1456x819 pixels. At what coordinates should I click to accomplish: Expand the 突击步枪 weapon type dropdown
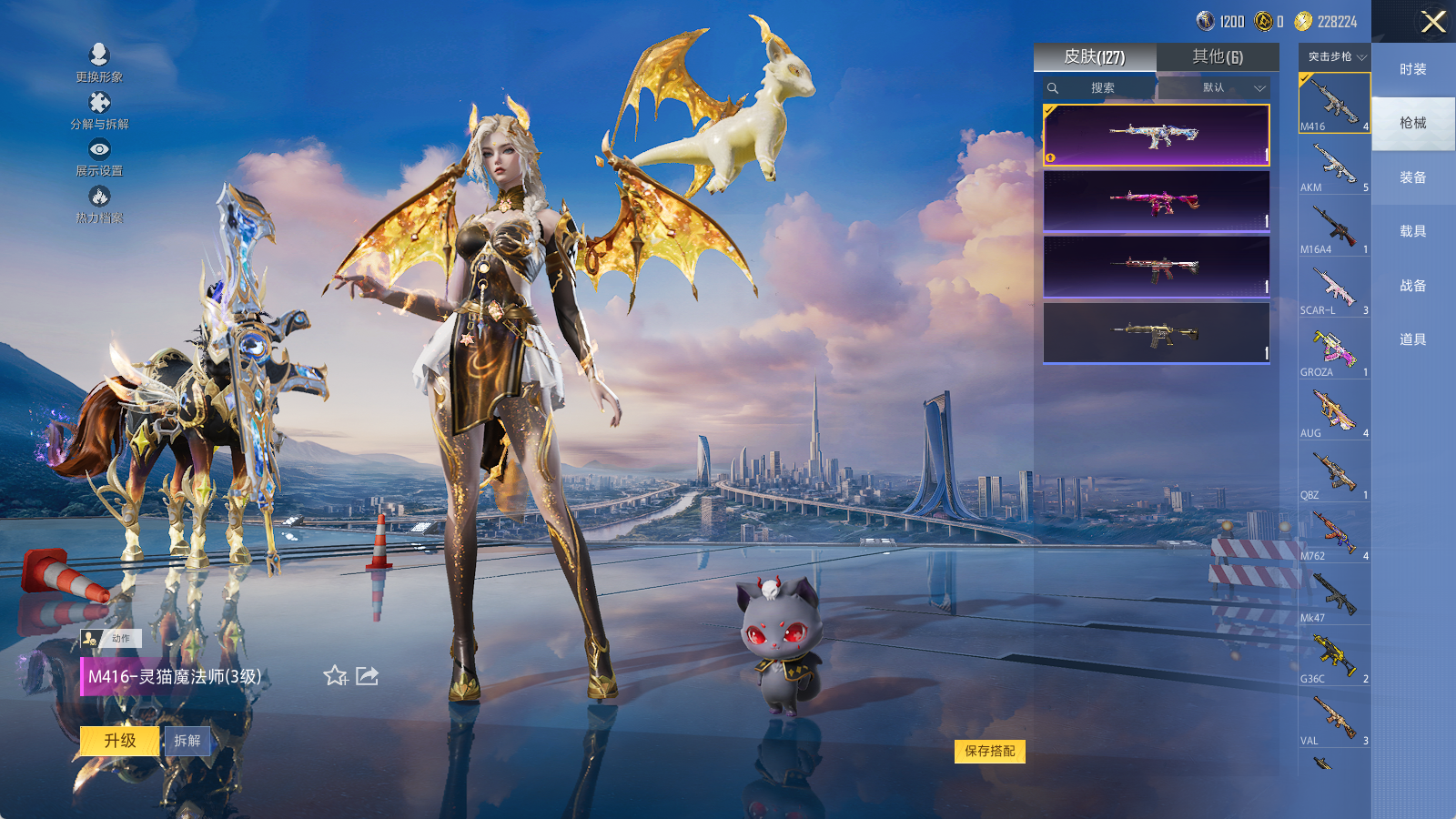(x=1335, y=56)
